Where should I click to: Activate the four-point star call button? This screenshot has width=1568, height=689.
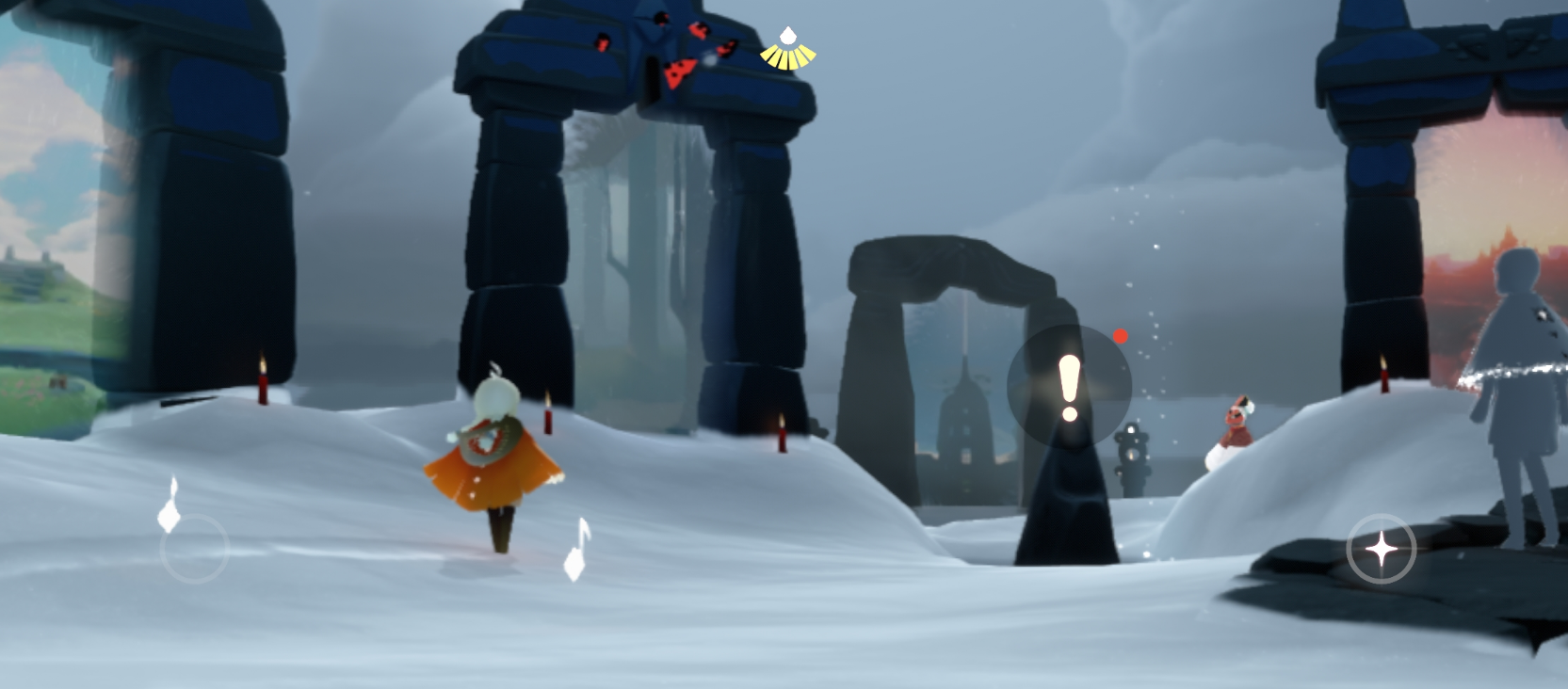tap(1381, 549)
